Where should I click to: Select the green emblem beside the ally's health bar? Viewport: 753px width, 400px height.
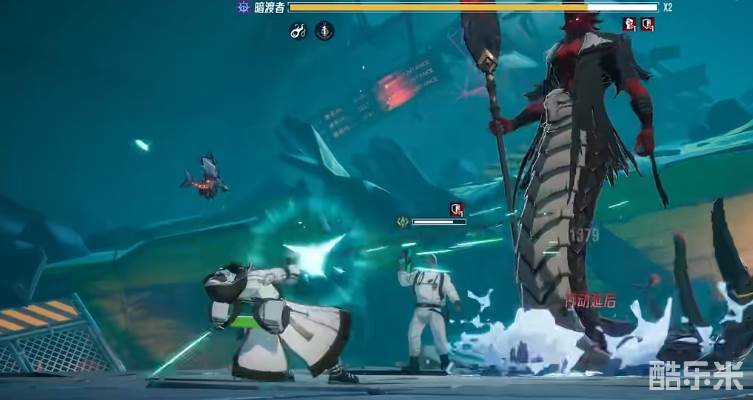tap(402, 222)
